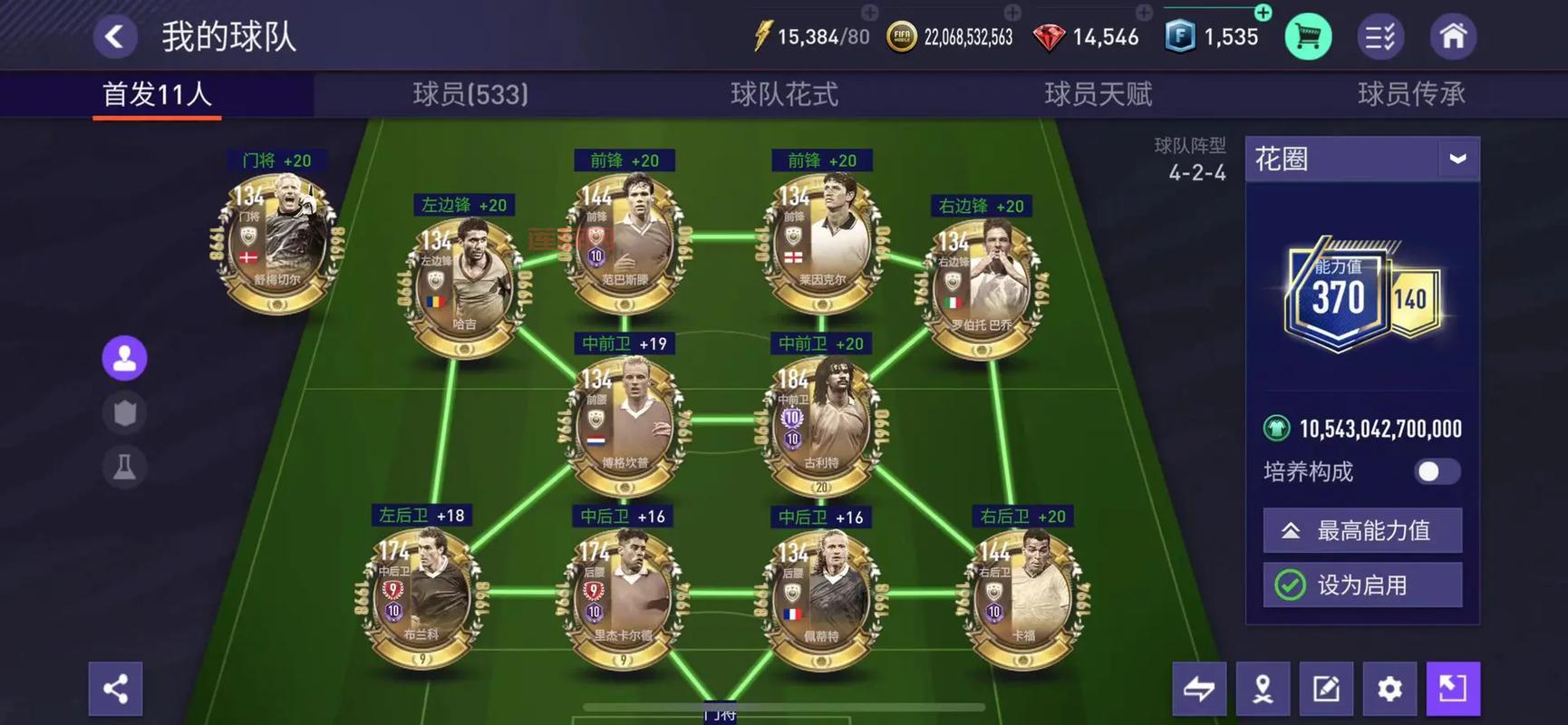1568x725 pixels.
Task: Open the 球队花式 tab
Action: (x=784, y=94)
